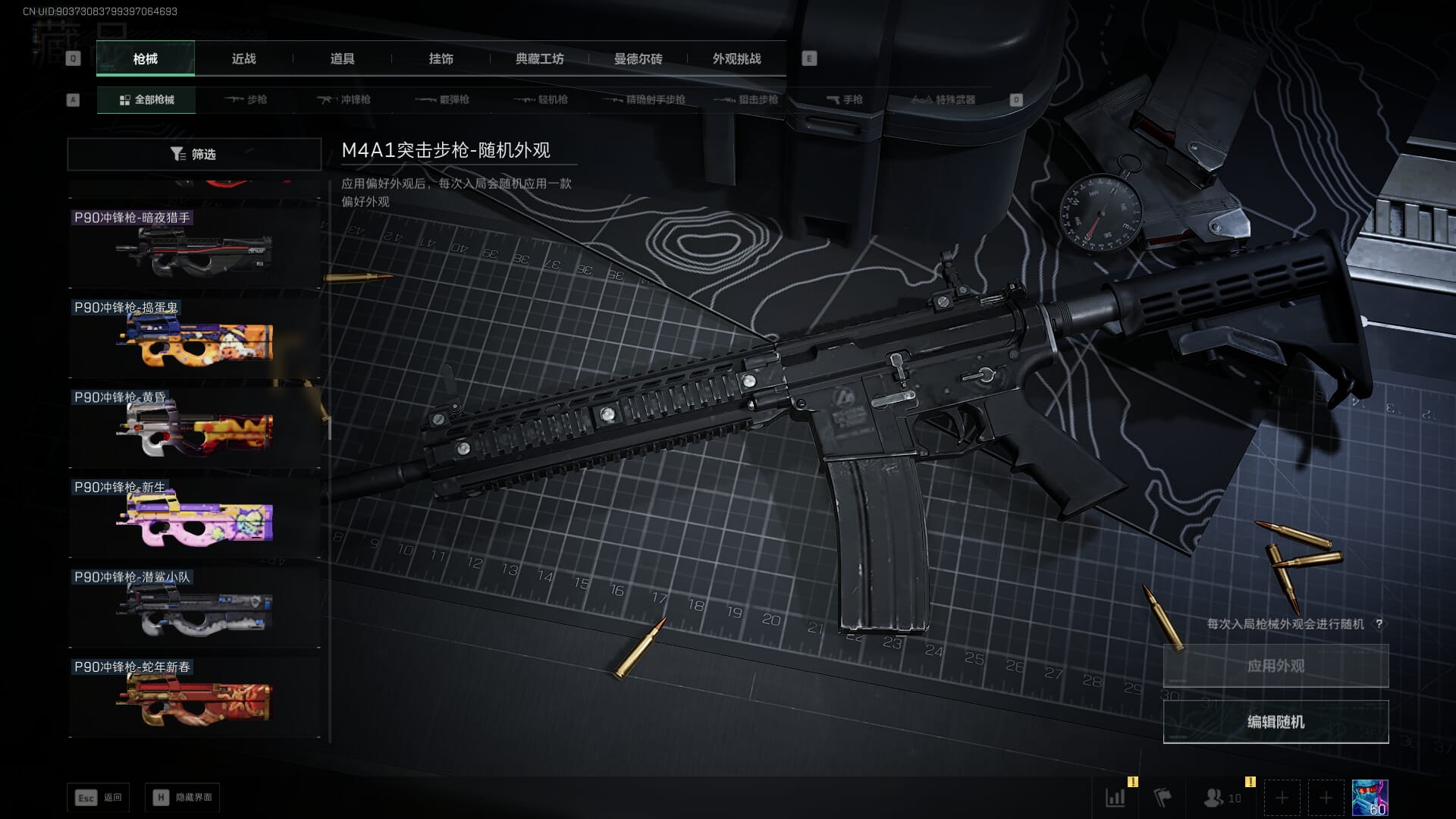
Task: Switch to the 曼德尔砖 tab
Action: 638,58
